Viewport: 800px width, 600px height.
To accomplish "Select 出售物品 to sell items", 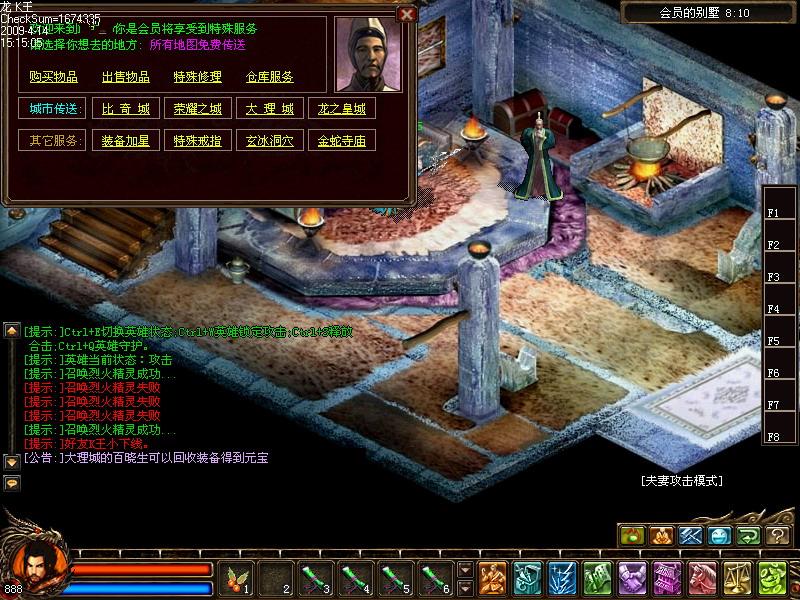I will [126, 77].
